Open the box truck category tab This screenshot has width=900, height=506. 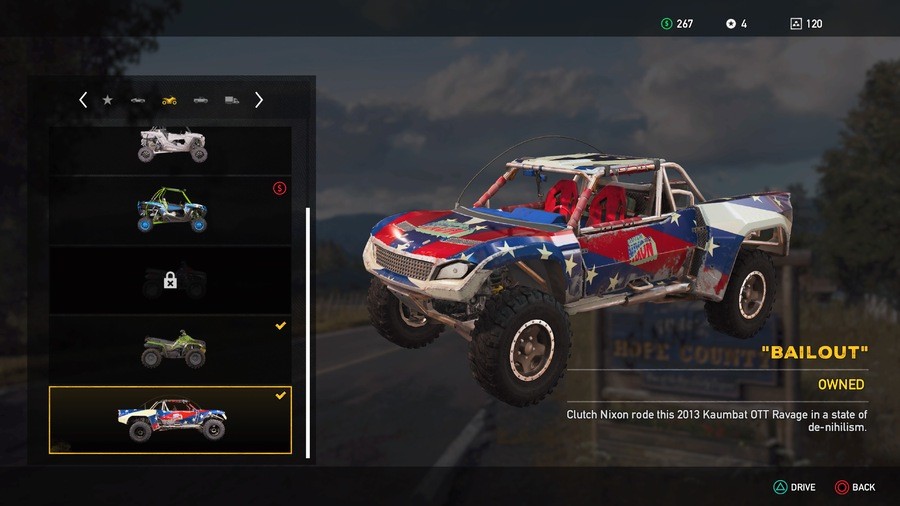pos(232,100)
